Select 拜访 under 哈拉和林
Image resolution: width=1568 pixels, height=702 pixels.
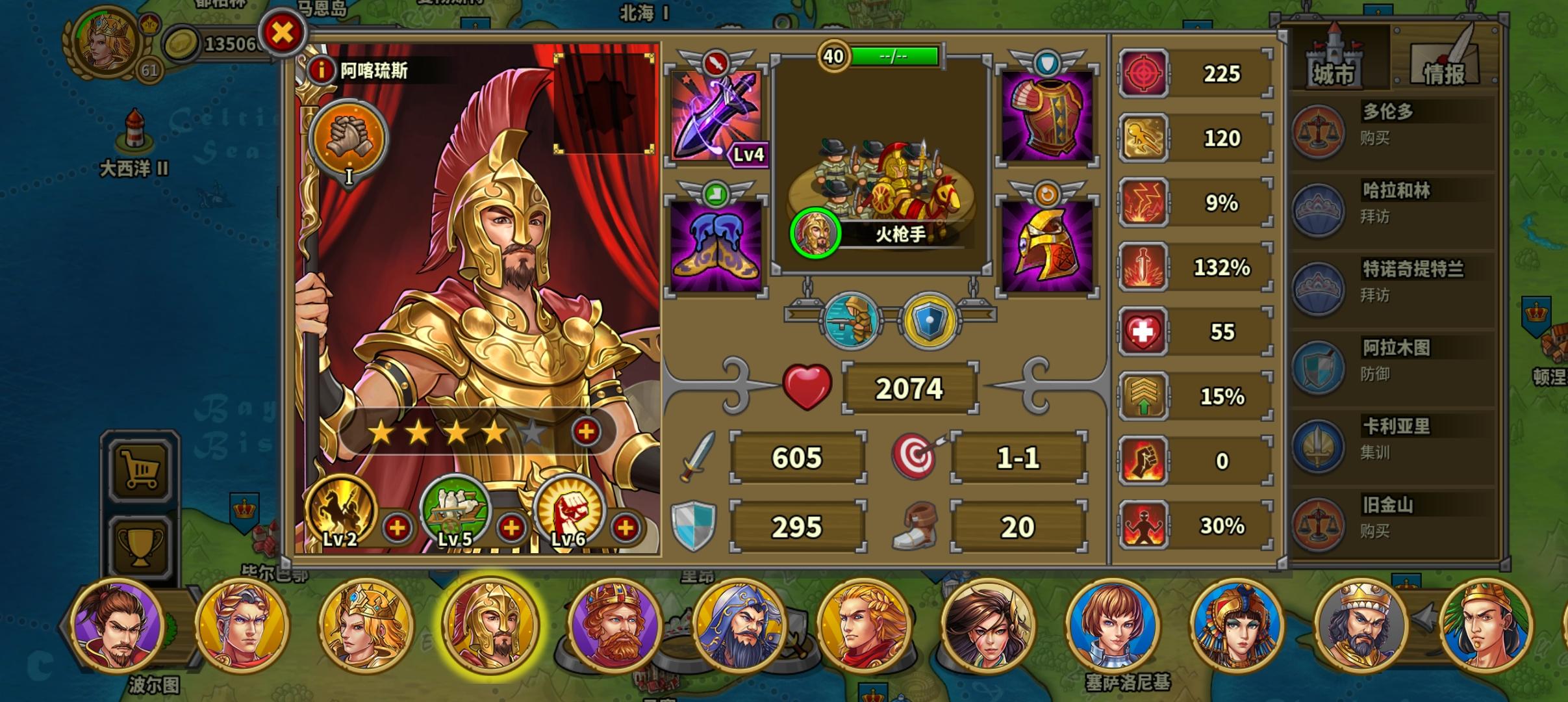(1375, 217)
